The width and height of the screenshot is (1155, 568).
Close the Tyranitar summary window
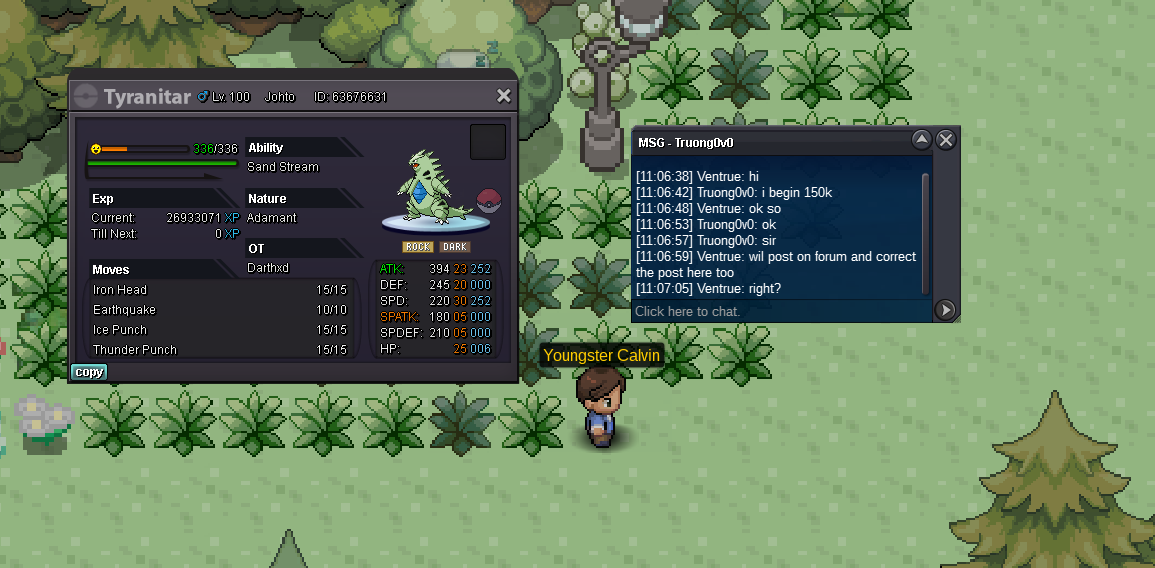pos(504,96)
